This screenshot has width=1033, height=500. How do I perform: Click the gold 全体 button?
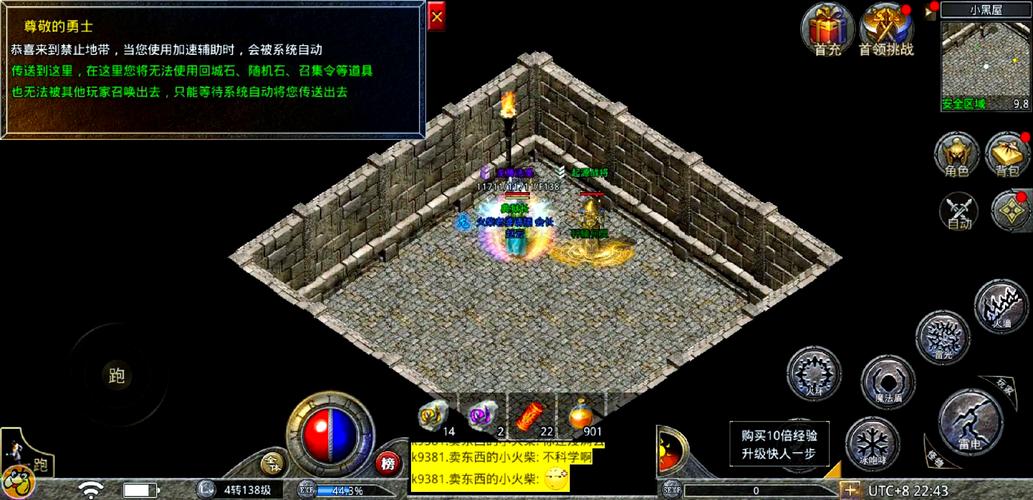point(273,462)
